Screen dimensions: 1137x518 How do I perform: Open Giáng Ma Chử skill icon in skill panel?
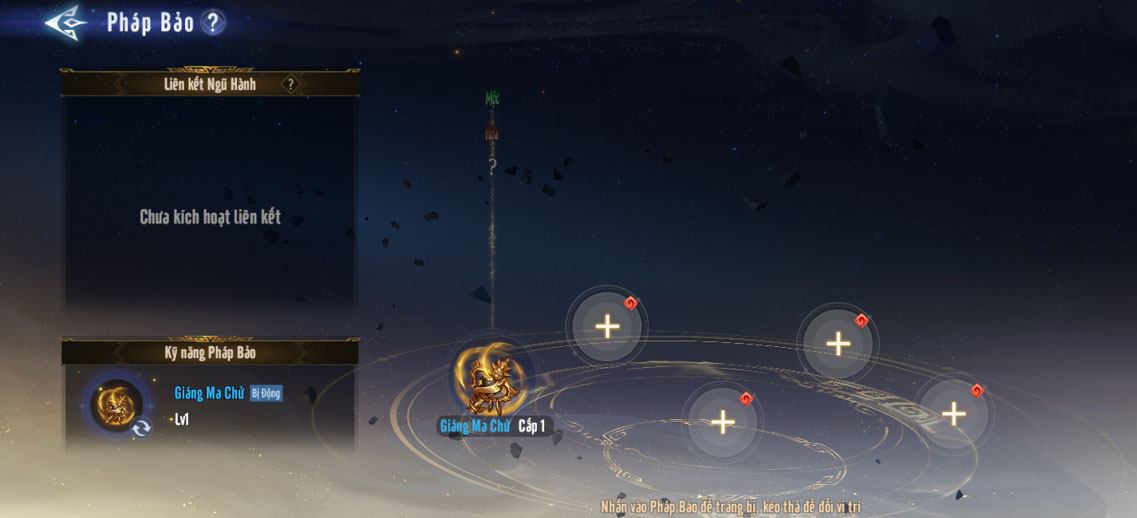click(116, 404)
